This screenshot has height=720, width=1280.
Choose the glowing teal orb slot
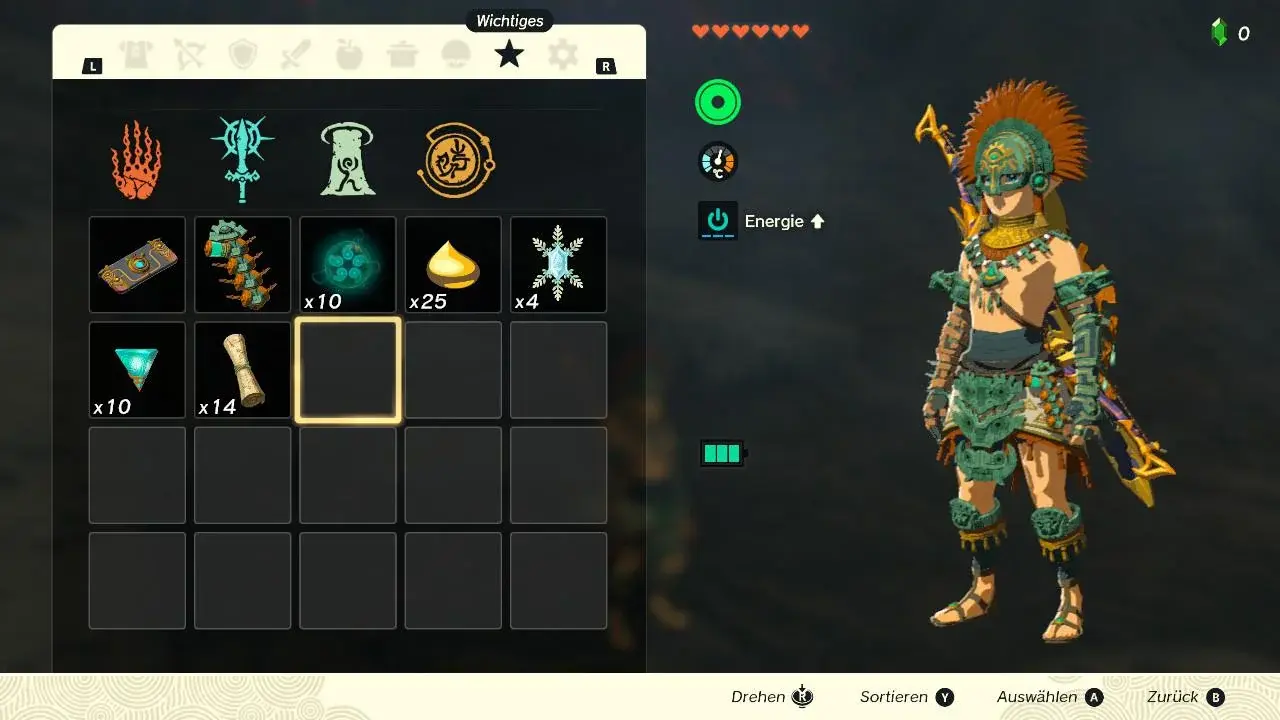[348, 265]
